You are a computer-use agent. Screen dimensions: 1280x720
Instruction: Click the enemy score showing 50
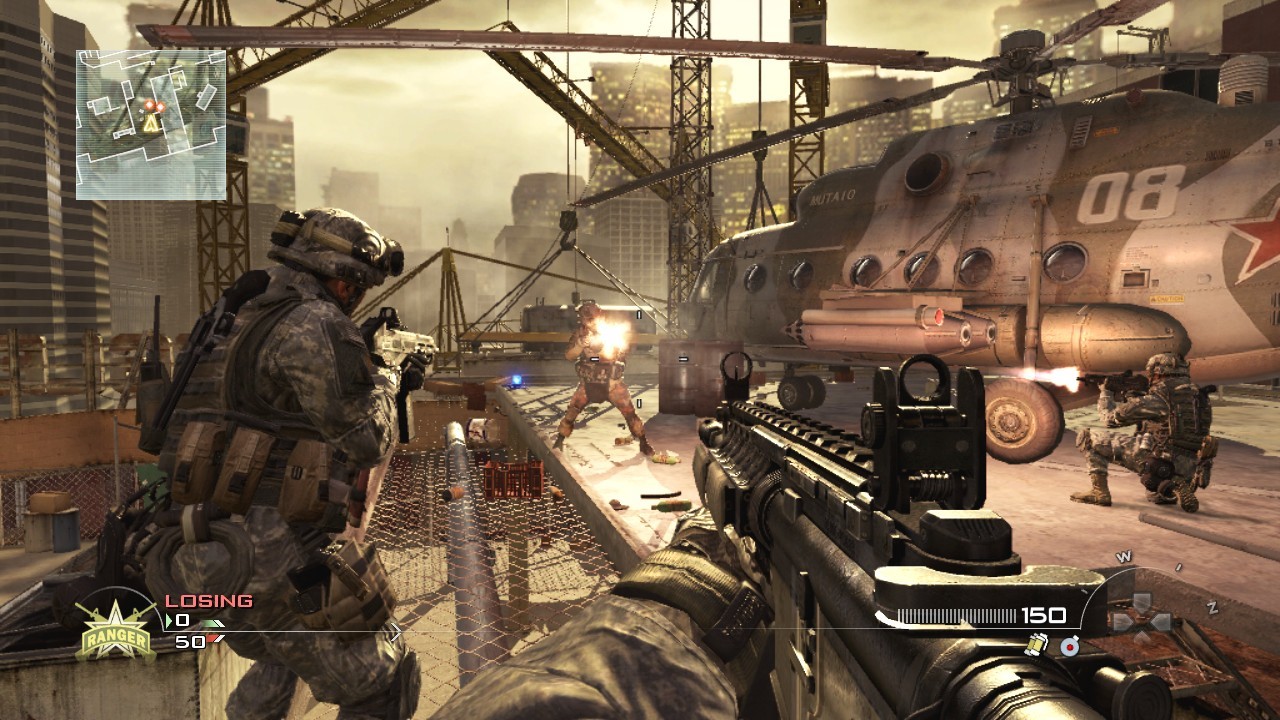coord(191,640)
